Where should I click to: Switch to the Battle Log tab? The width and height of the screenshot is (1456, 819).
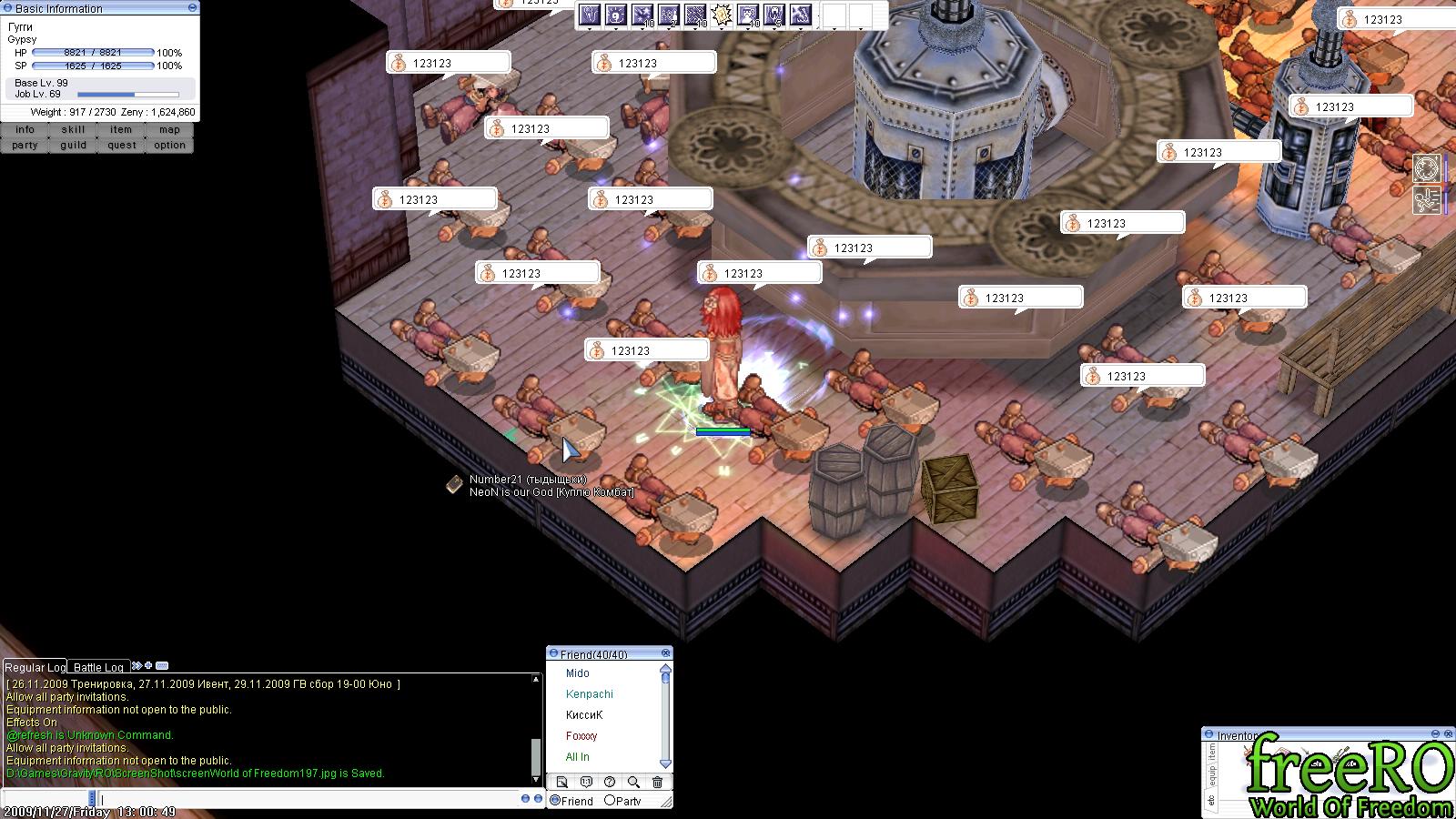98,667
